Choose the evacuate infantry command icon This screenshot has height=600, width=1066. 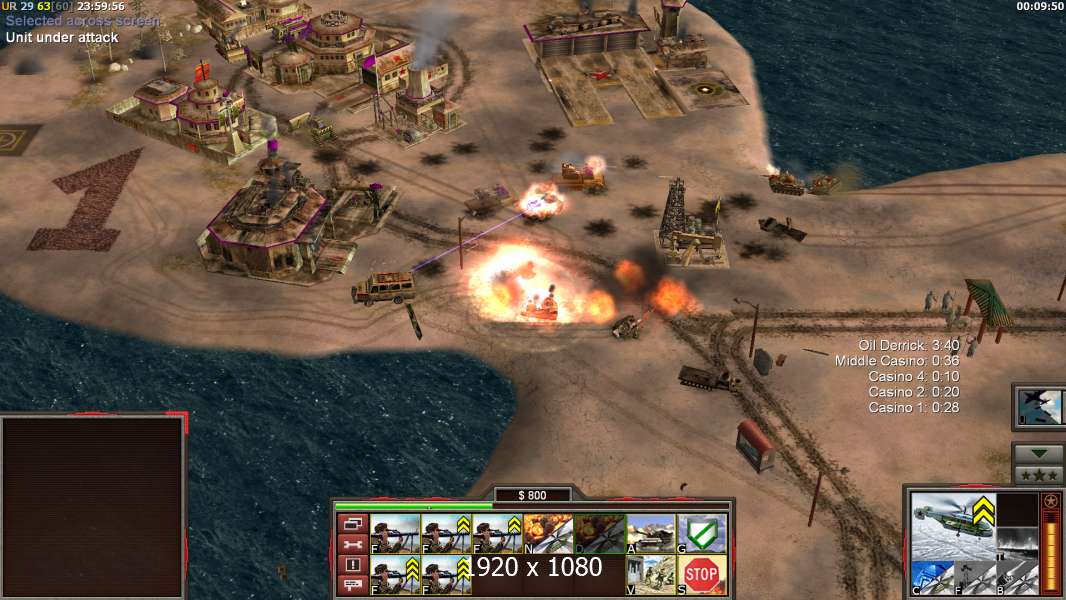tap(651, 575)
